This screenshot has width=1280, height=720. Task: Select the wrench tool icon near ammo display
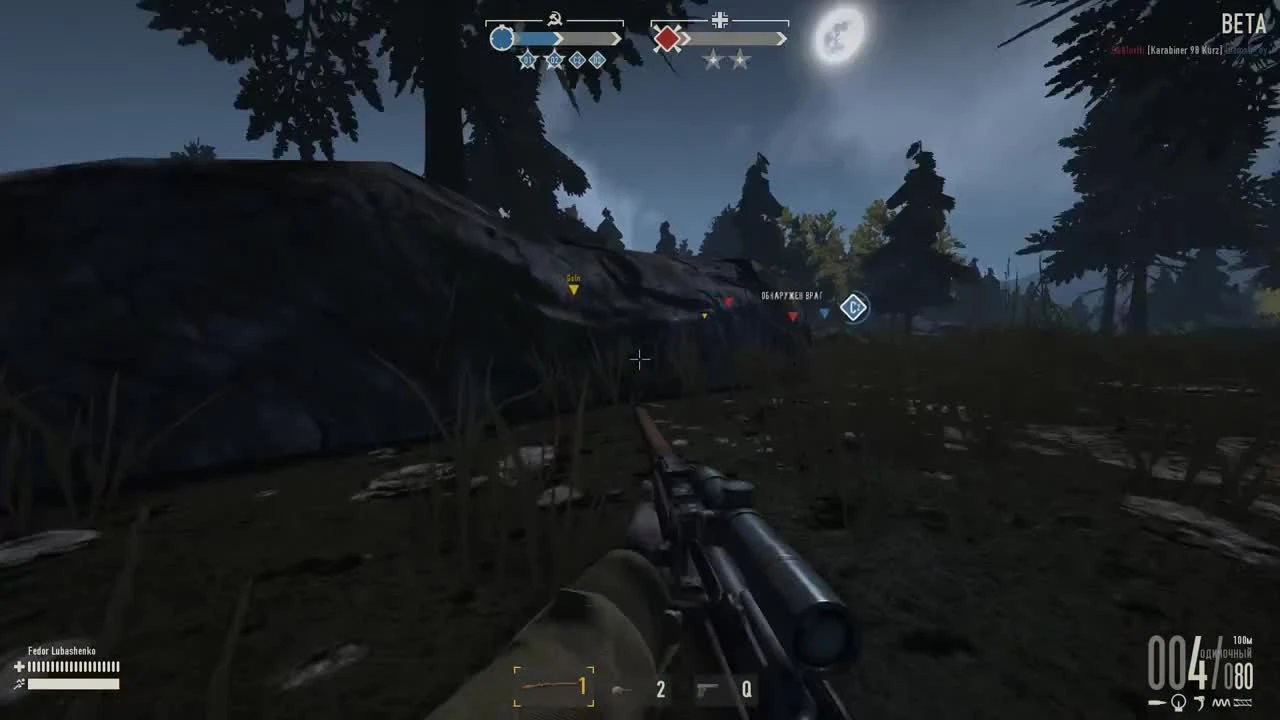[x=1199, y=703]
